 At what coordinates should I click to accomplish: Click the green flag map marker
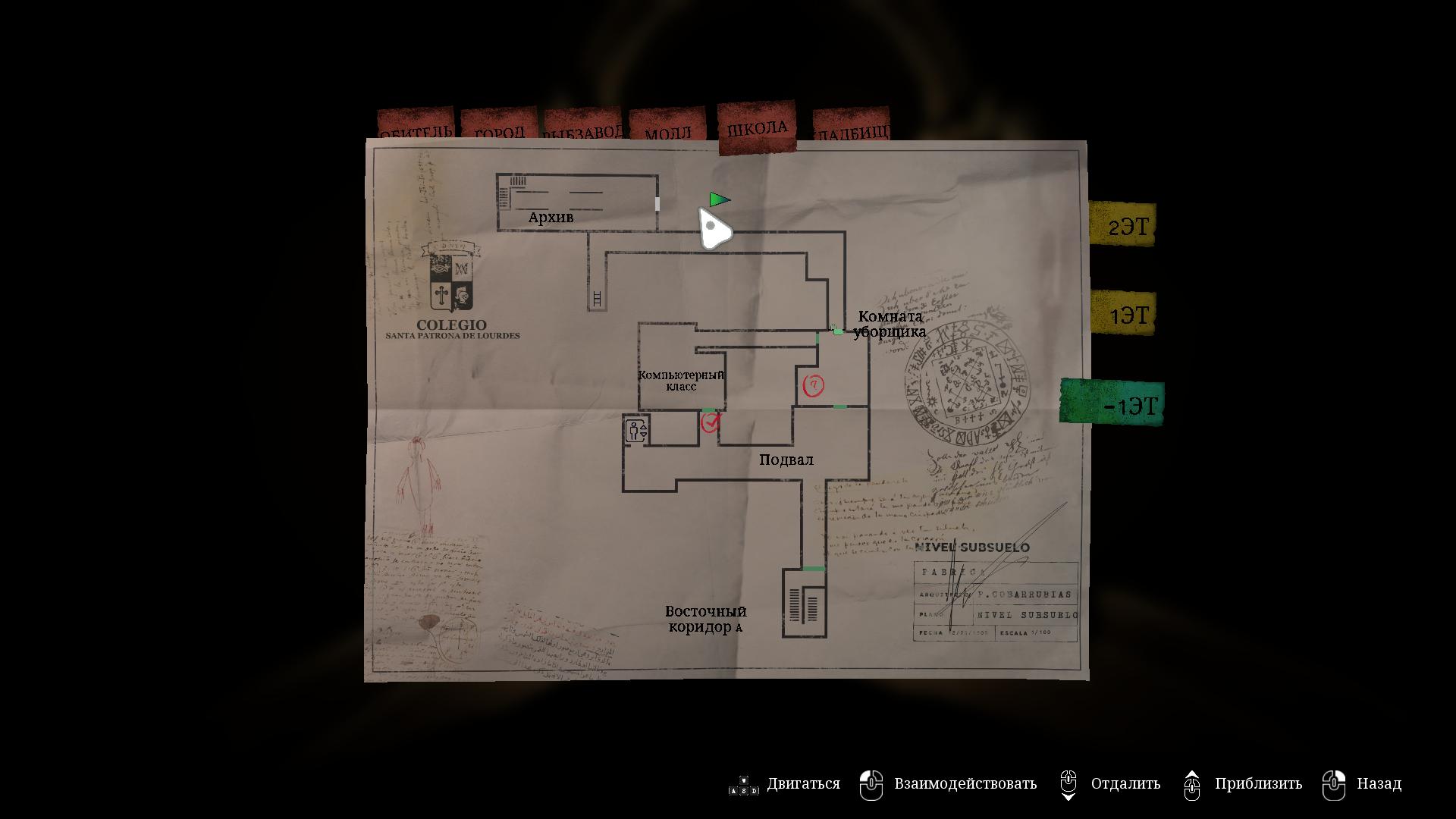tap(719, 199)
